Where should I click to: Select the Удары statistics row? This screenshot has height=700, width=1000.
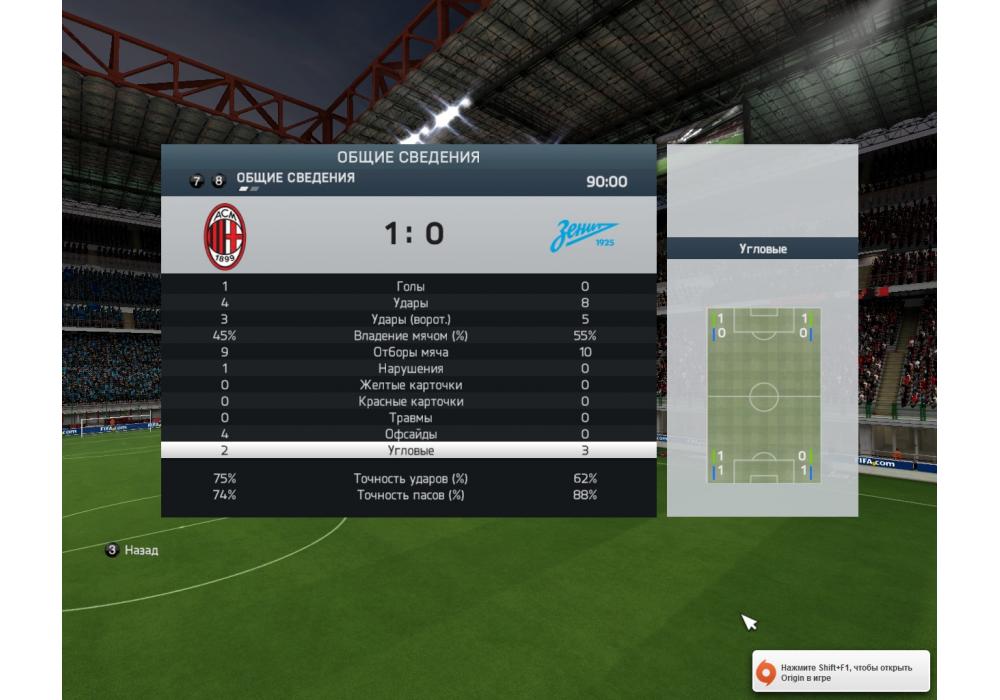pos(410,303)
